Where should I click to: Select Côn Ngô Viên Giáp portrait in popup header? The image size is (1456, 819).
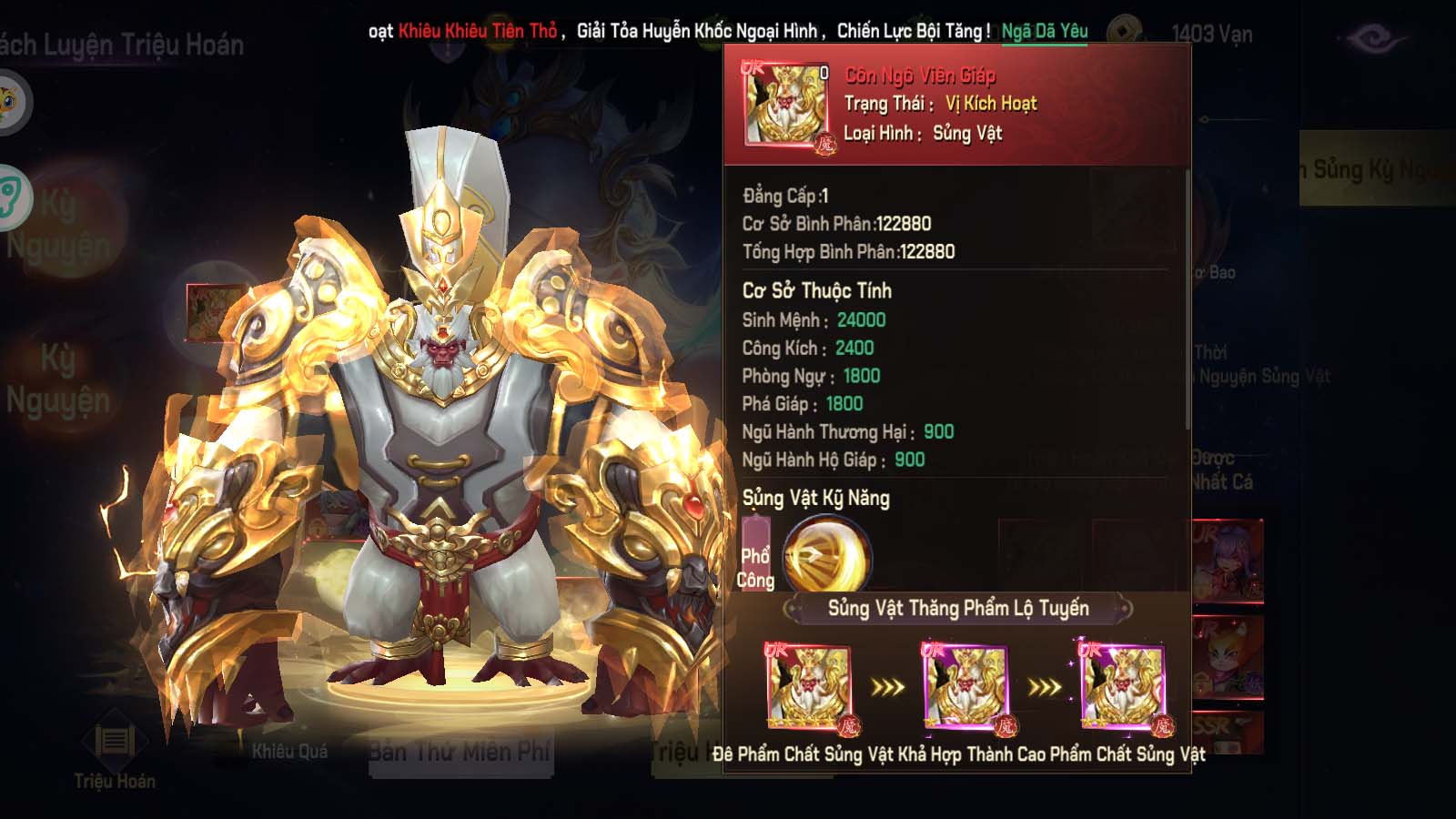(x=786, y=104)
